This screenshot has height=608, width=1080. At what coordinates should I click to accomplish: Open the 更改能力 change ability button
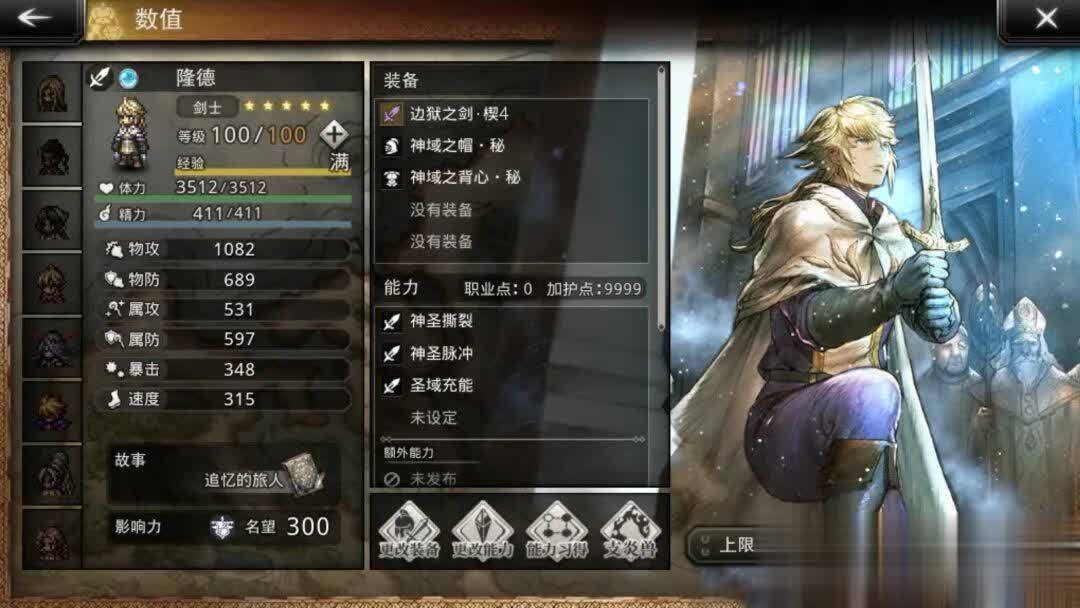point(482,532)
